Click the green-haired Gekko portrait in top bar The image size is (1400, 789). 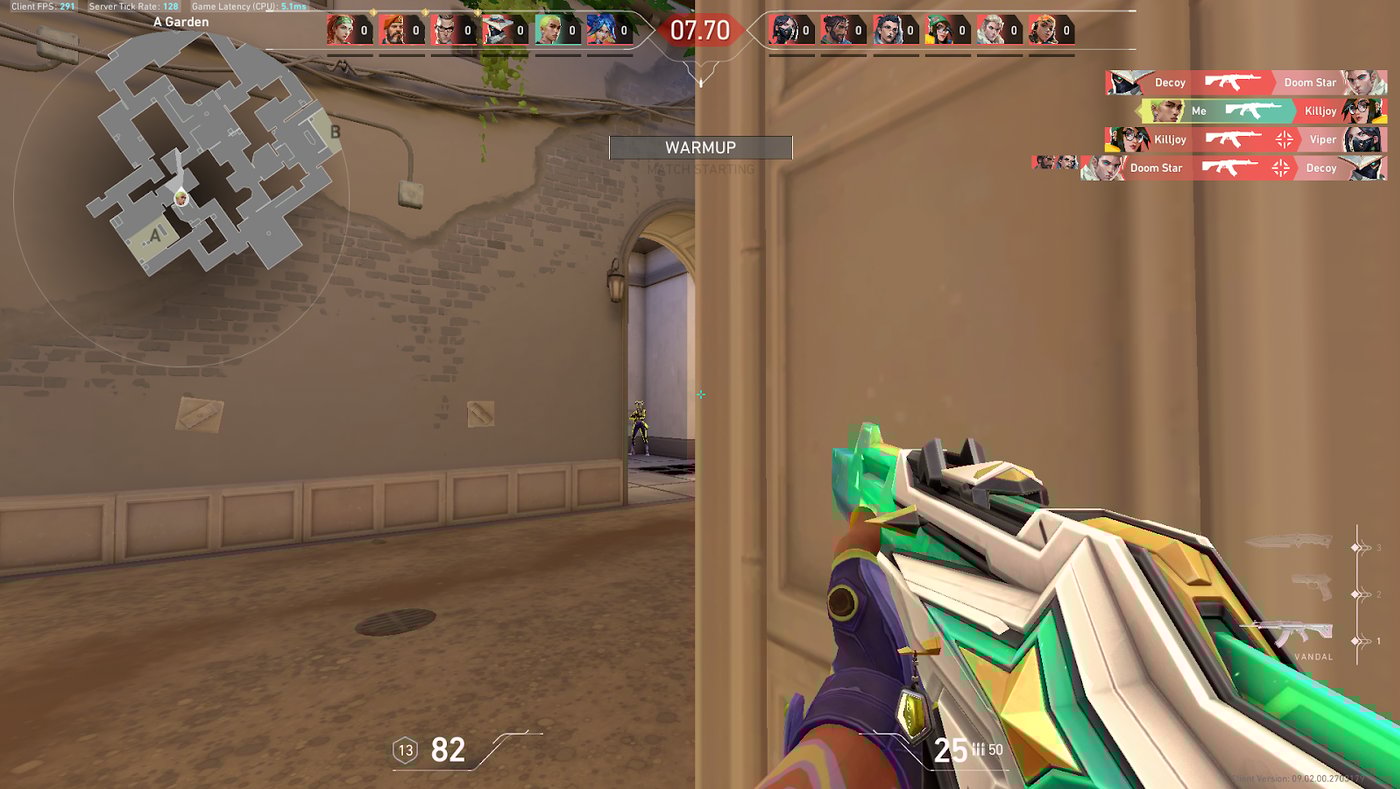[549, 30]
